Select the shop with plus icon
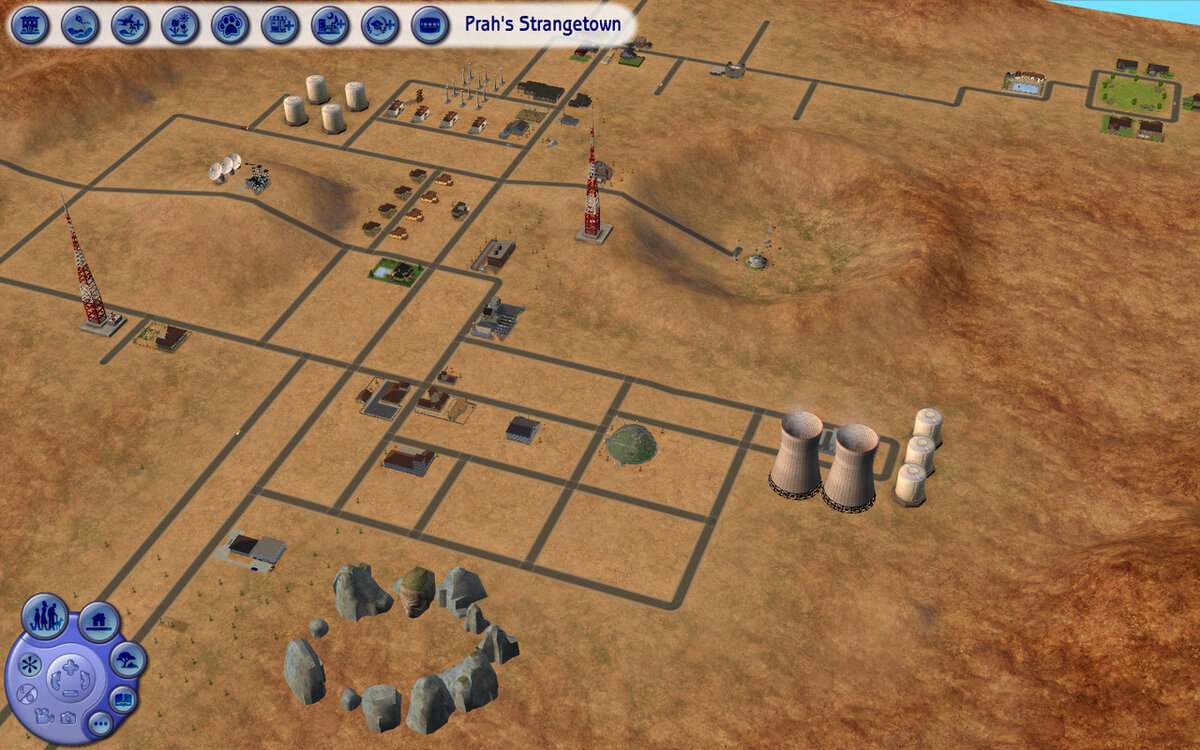Viewport: 1200px width, 750px height. click(x=280, y=24)
